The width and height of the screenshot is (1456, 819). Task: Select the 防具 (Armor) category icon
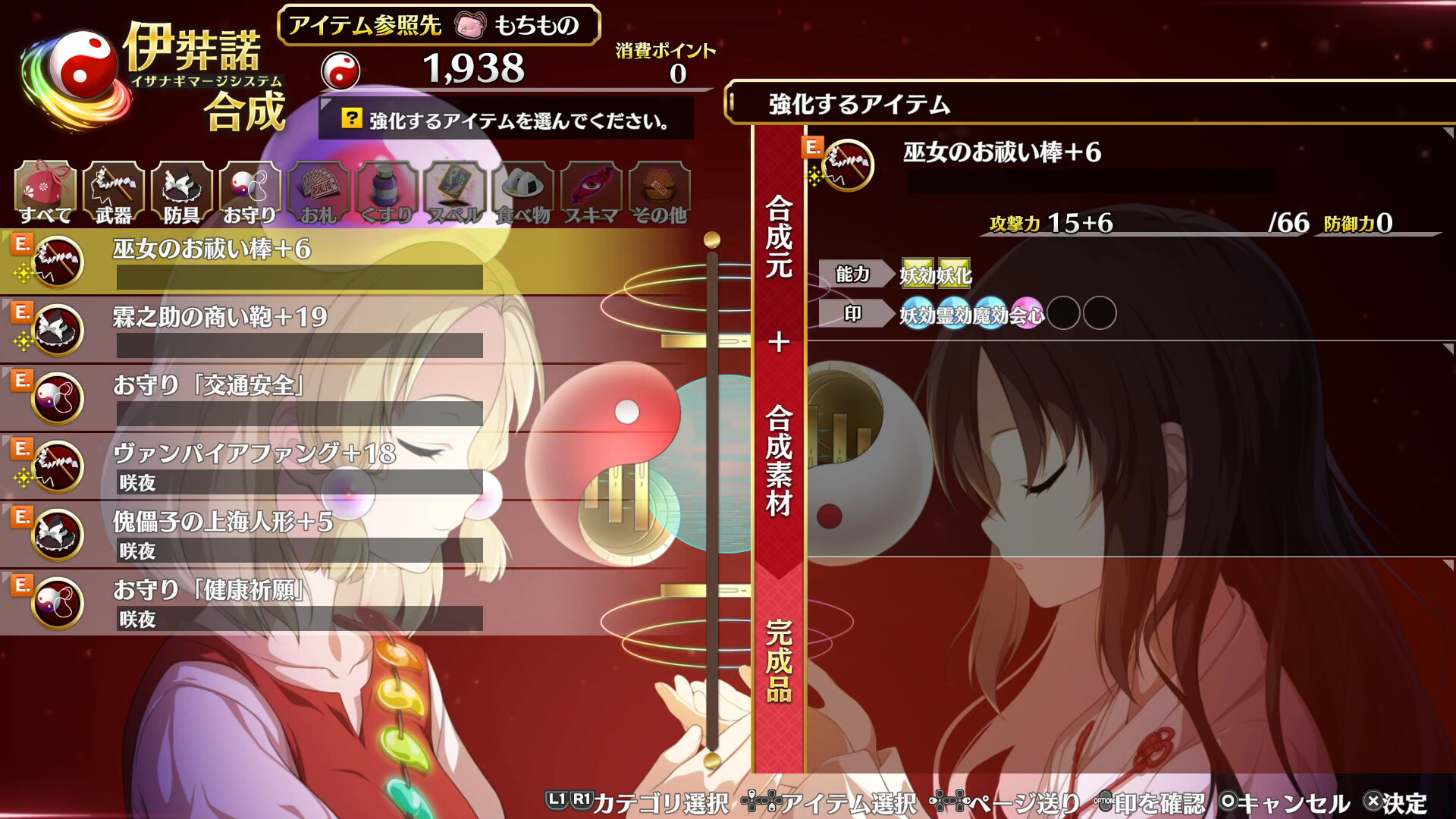[180, 188]
